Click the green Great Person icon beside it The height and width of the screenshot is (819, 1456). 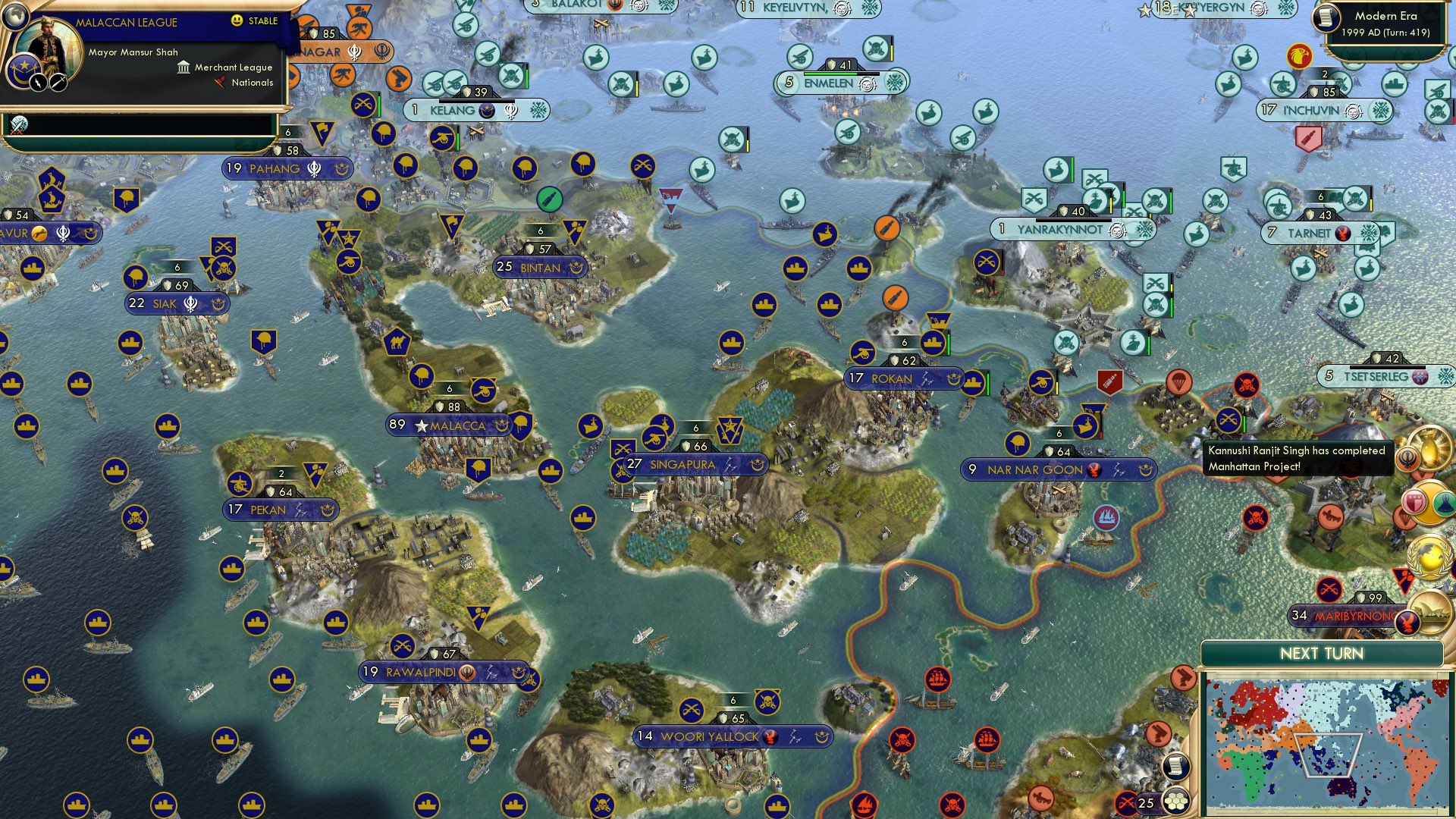pyautogui.click(x=1444, y=503)
